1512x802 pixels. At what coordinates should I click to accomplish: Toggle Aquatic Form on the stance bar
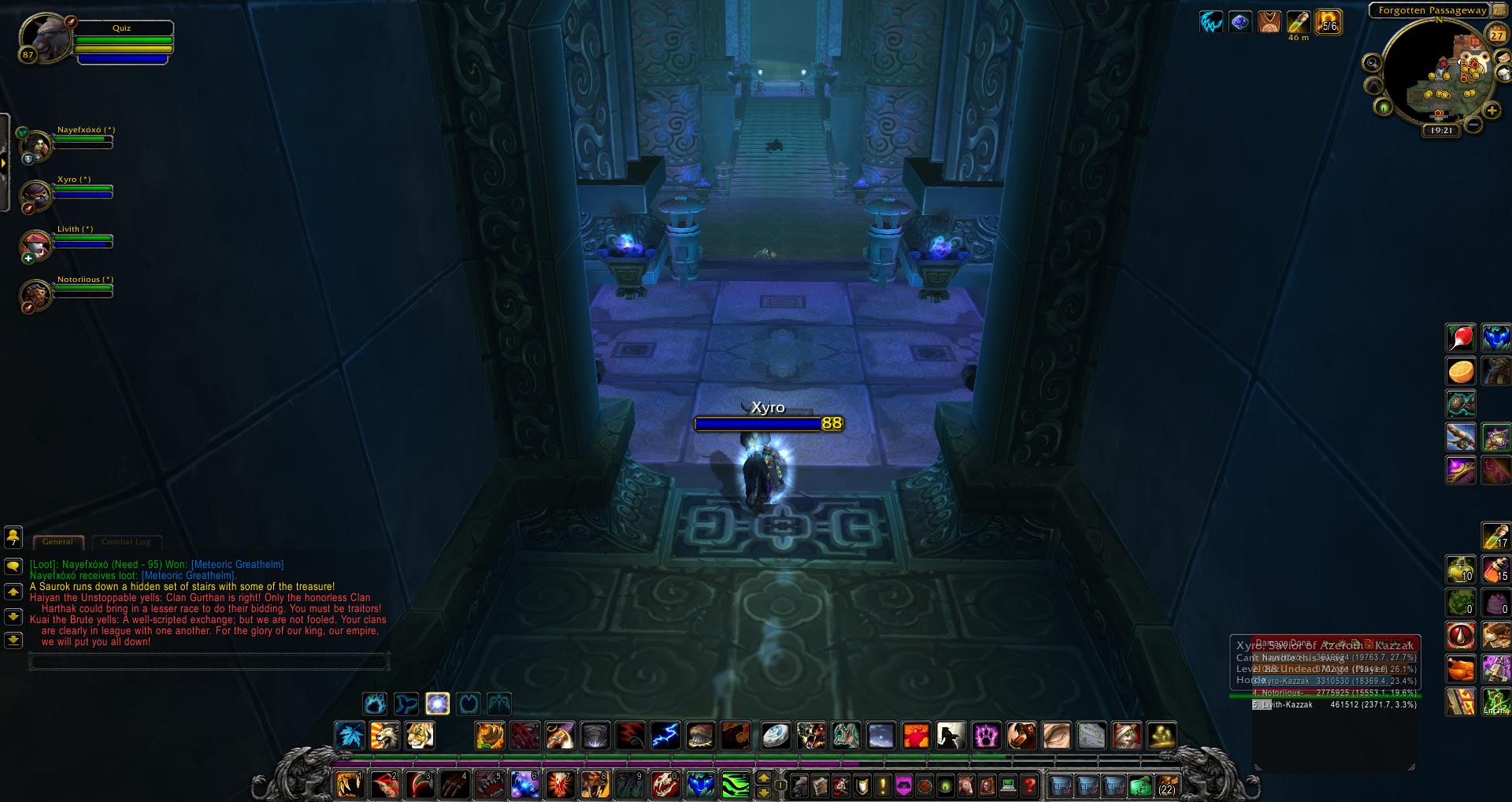pos(405,704)
